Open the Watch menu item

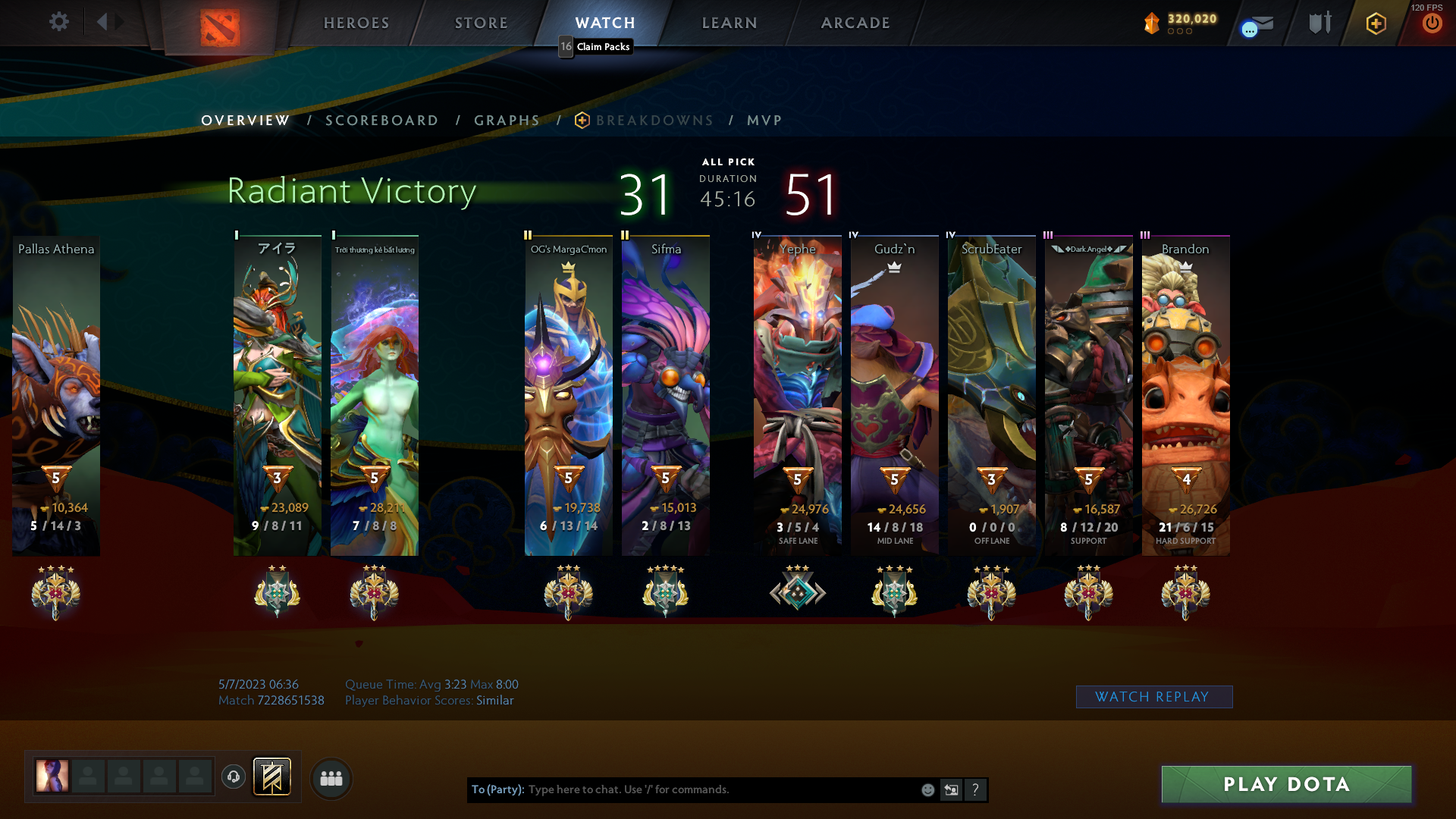pyautogui.click(x=604, y=23)
